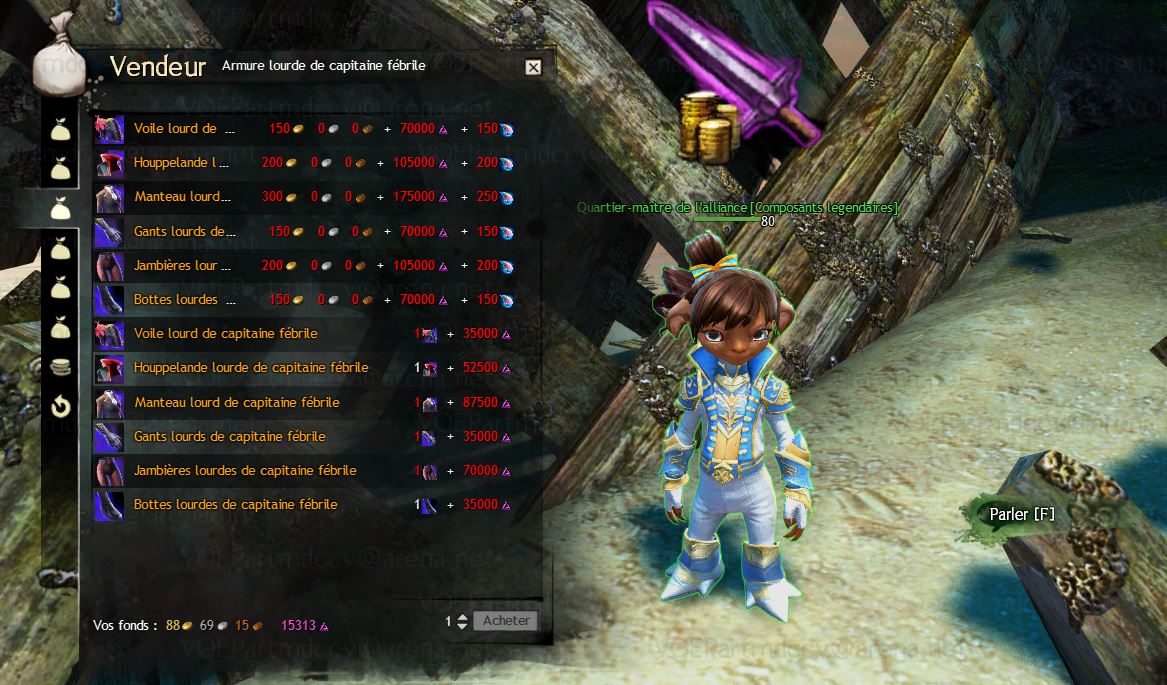Click the Acheter button
Viewport: 1167px width, 685px height.
505,620
